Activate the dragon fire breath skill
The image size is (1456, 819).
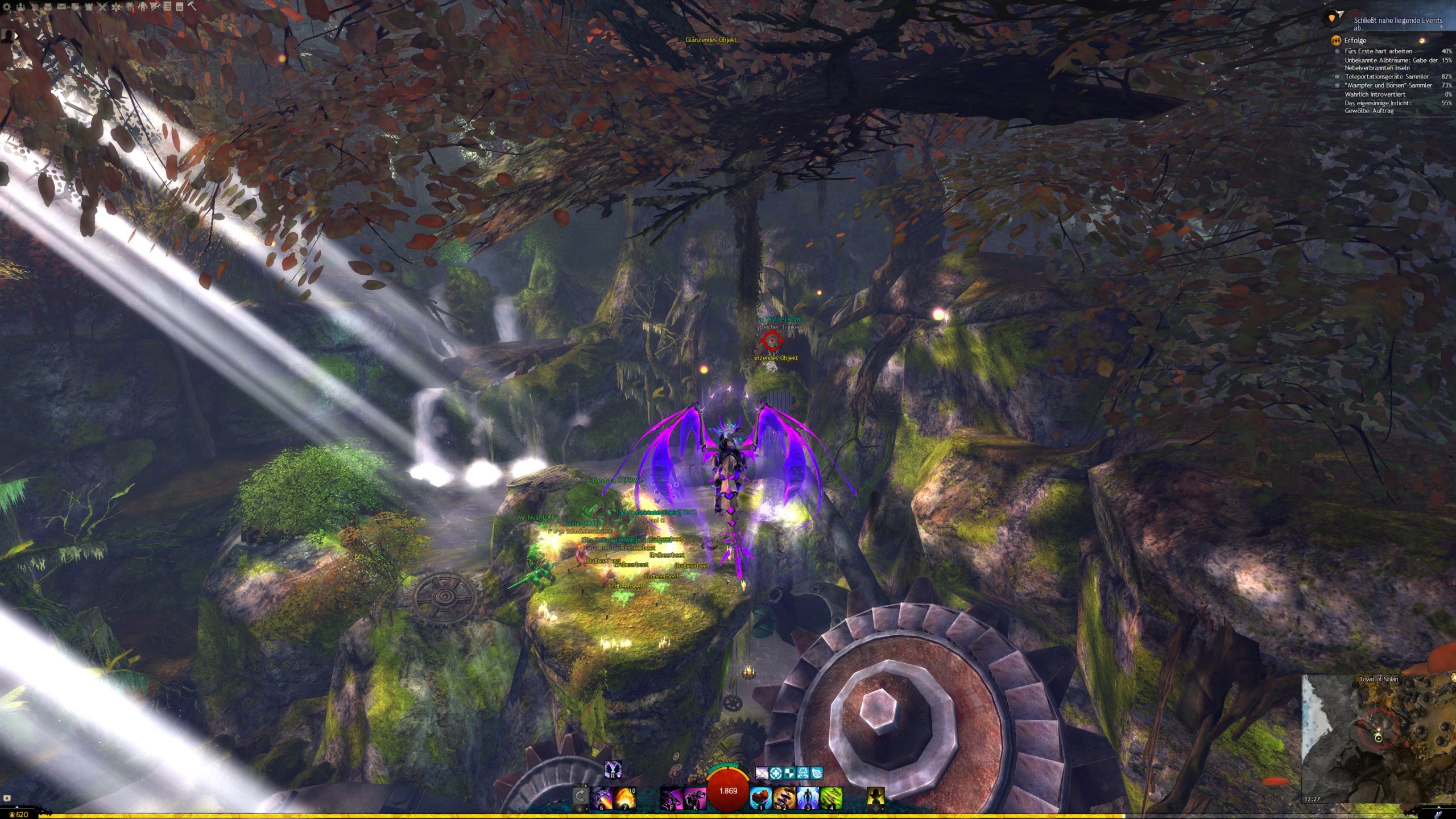tap(601, 797)
